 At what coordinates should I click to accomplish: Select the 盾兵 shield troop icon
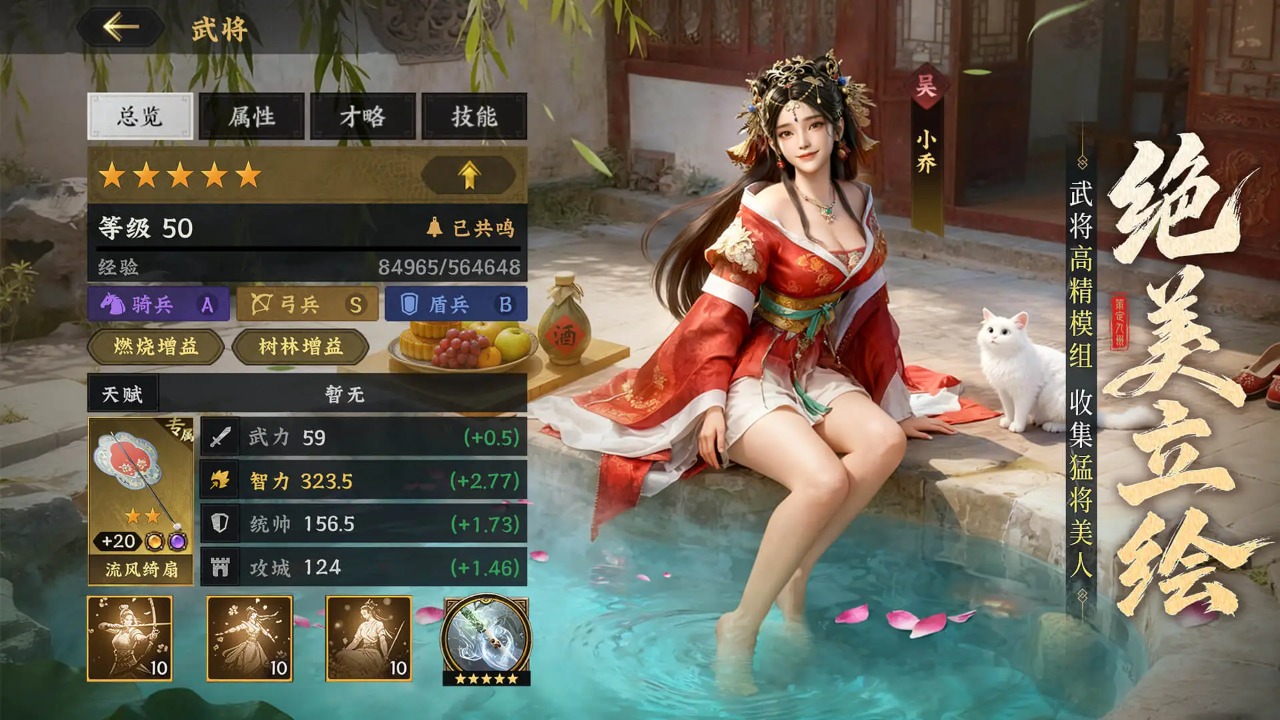[457, 303]
